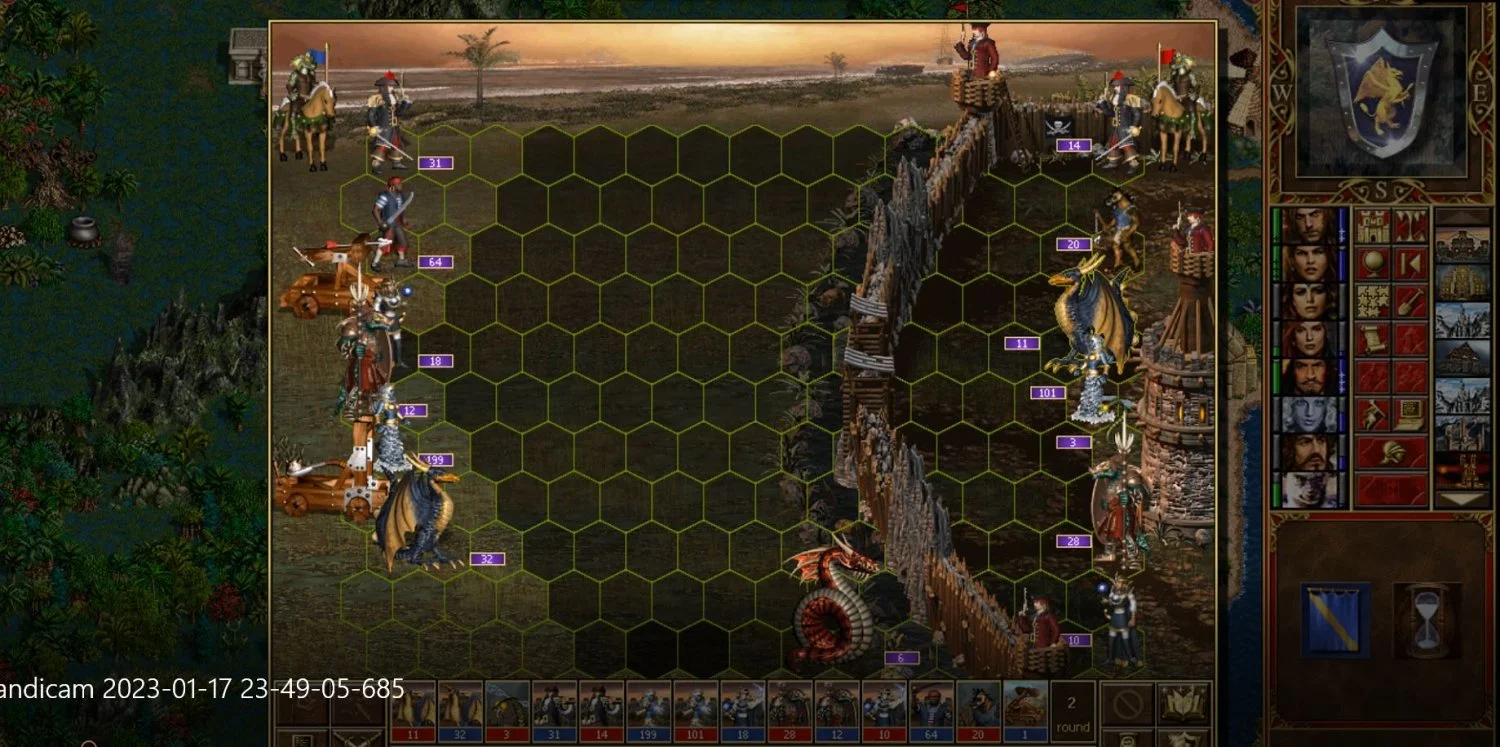Open the spellbook in the combat bar
The image size is (1500, 747).
coord(1183,704)
